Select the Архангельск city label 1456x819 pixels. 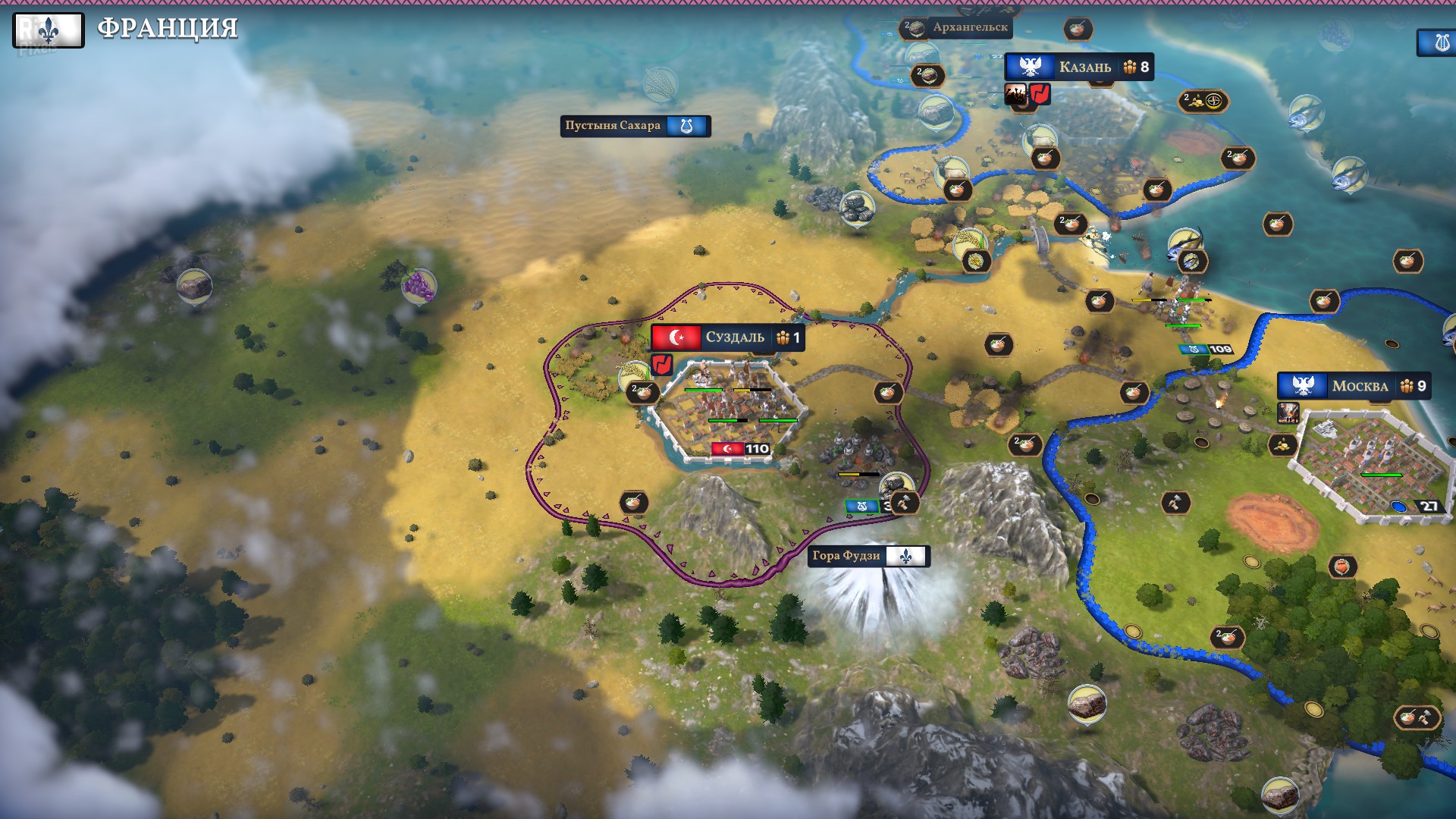[969, 27]
